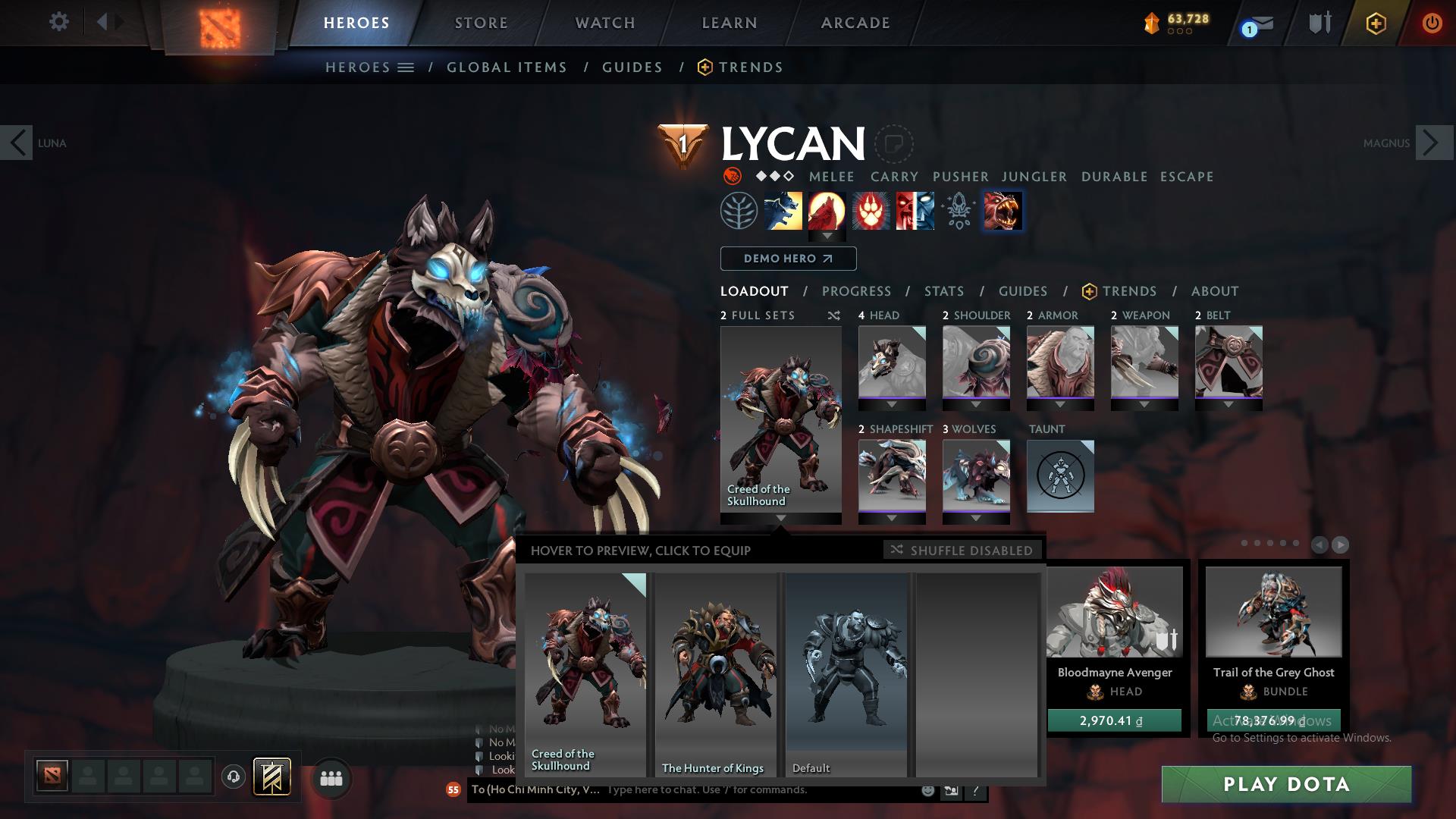The image size is (1456, 819).
Task: Click the DEMO HERO button
Action: point(788,259)
